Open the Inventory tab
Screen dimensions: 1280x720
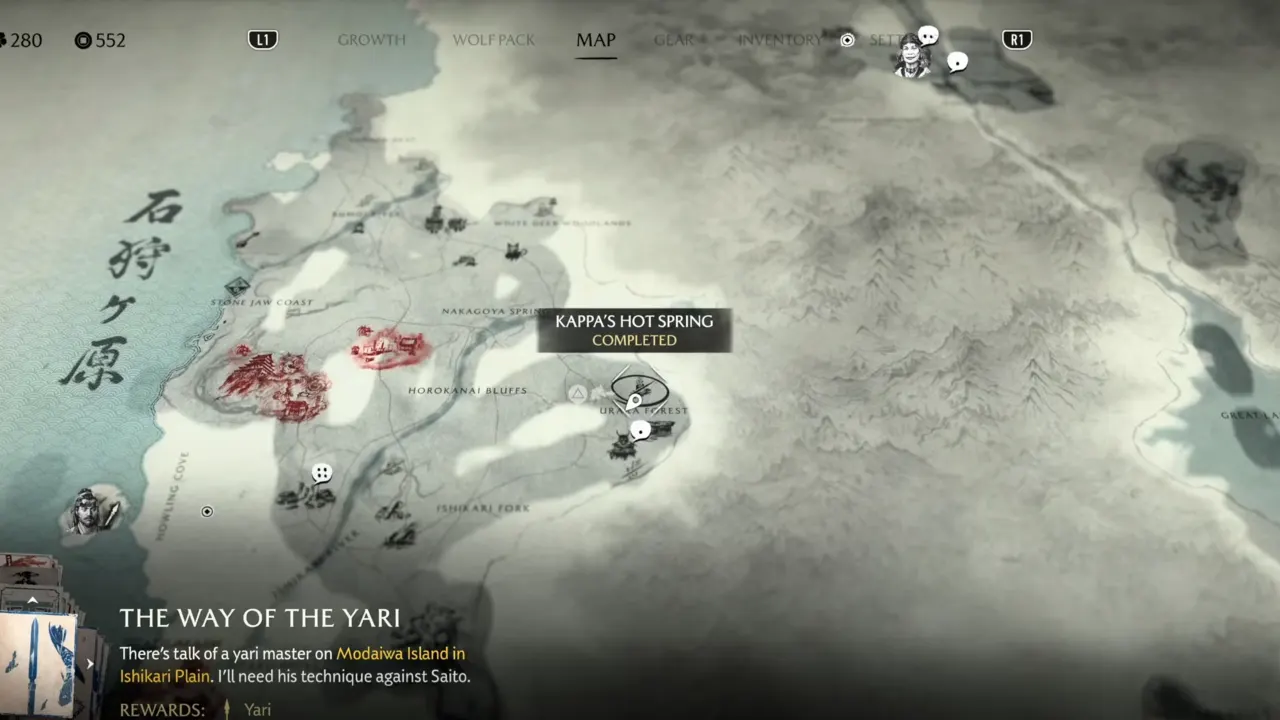(x=779, y=40)
